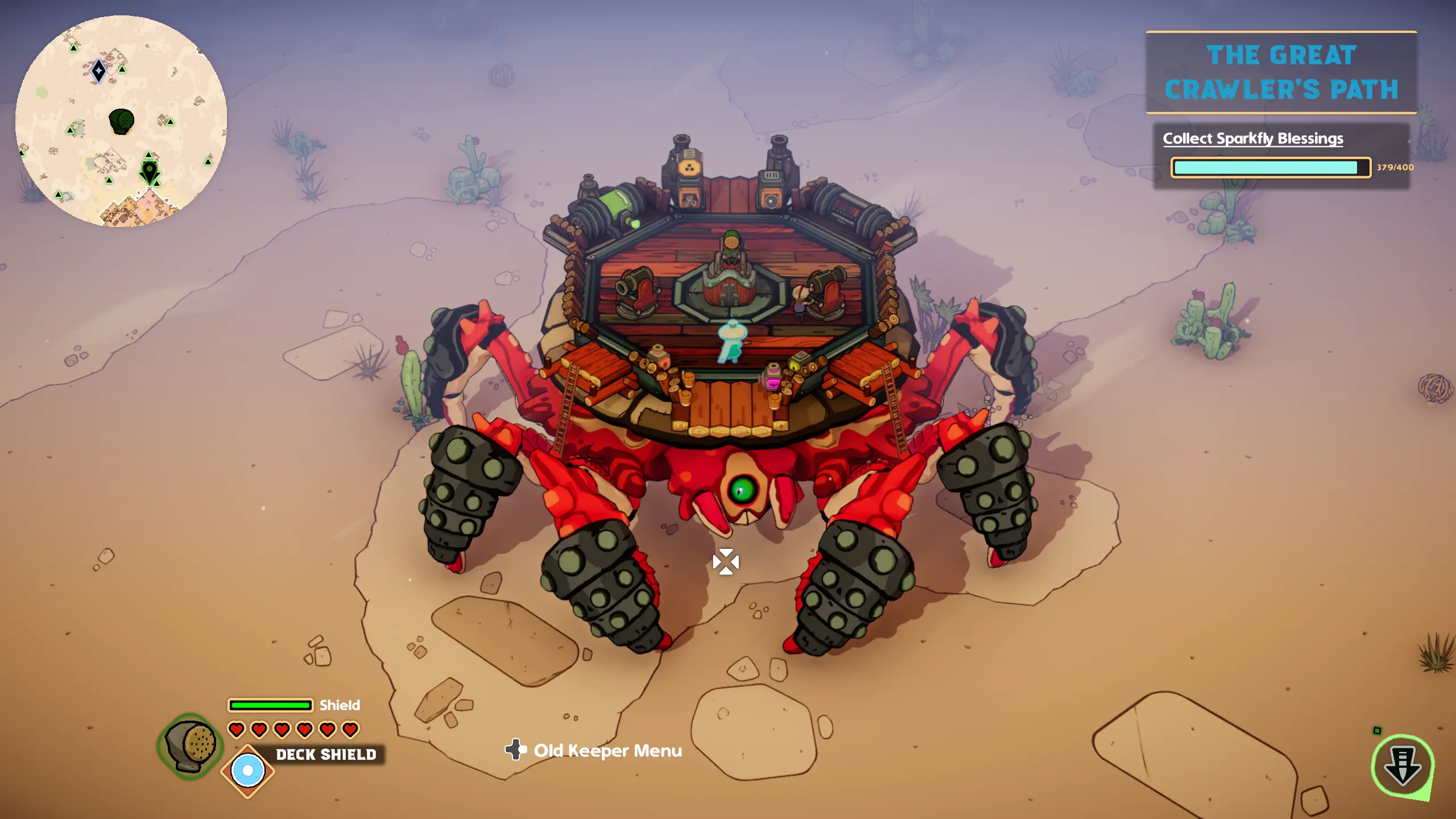Open the circular minimap
This screenshot has height=819, width=1456.
[121, 121]
